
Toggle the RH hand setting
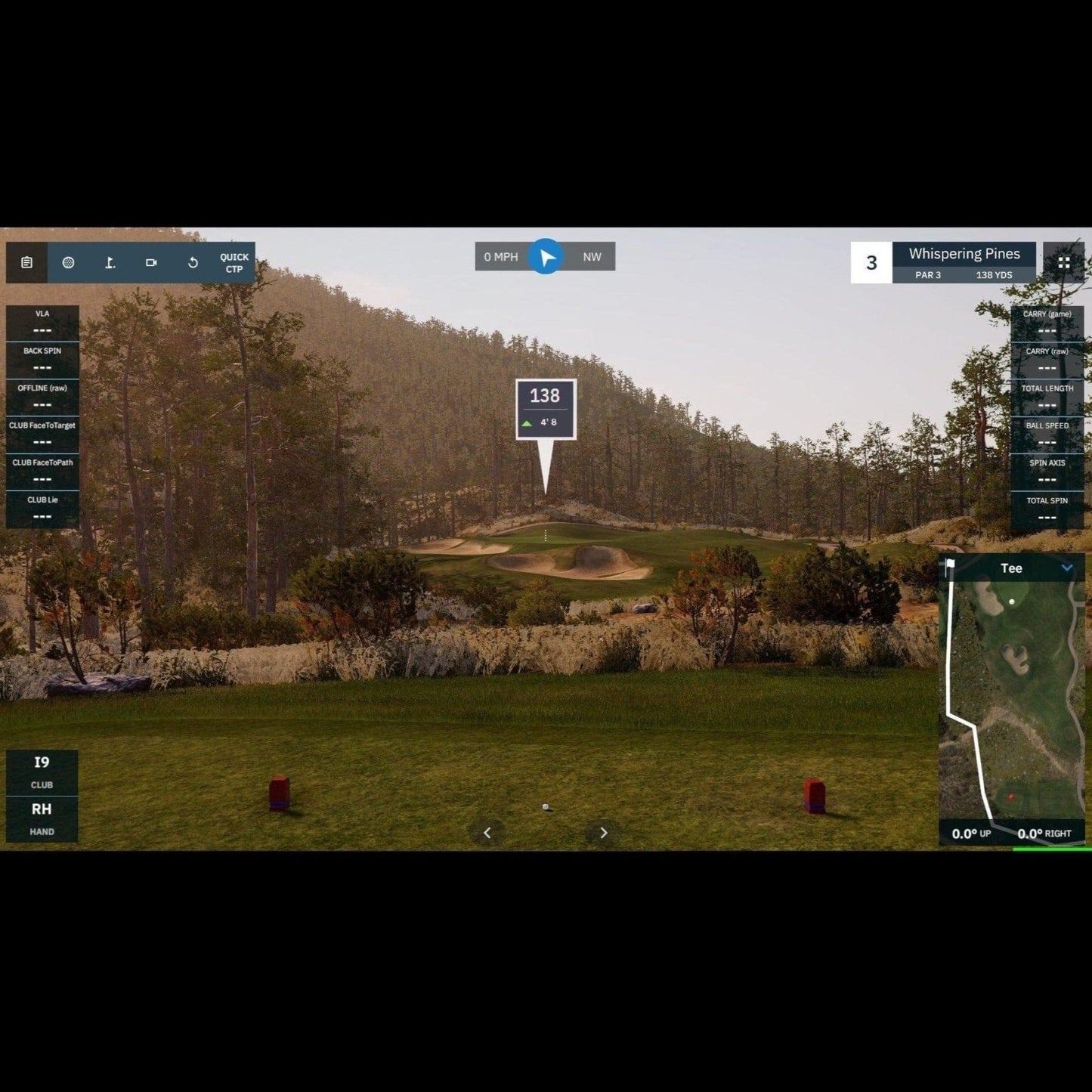42,818
